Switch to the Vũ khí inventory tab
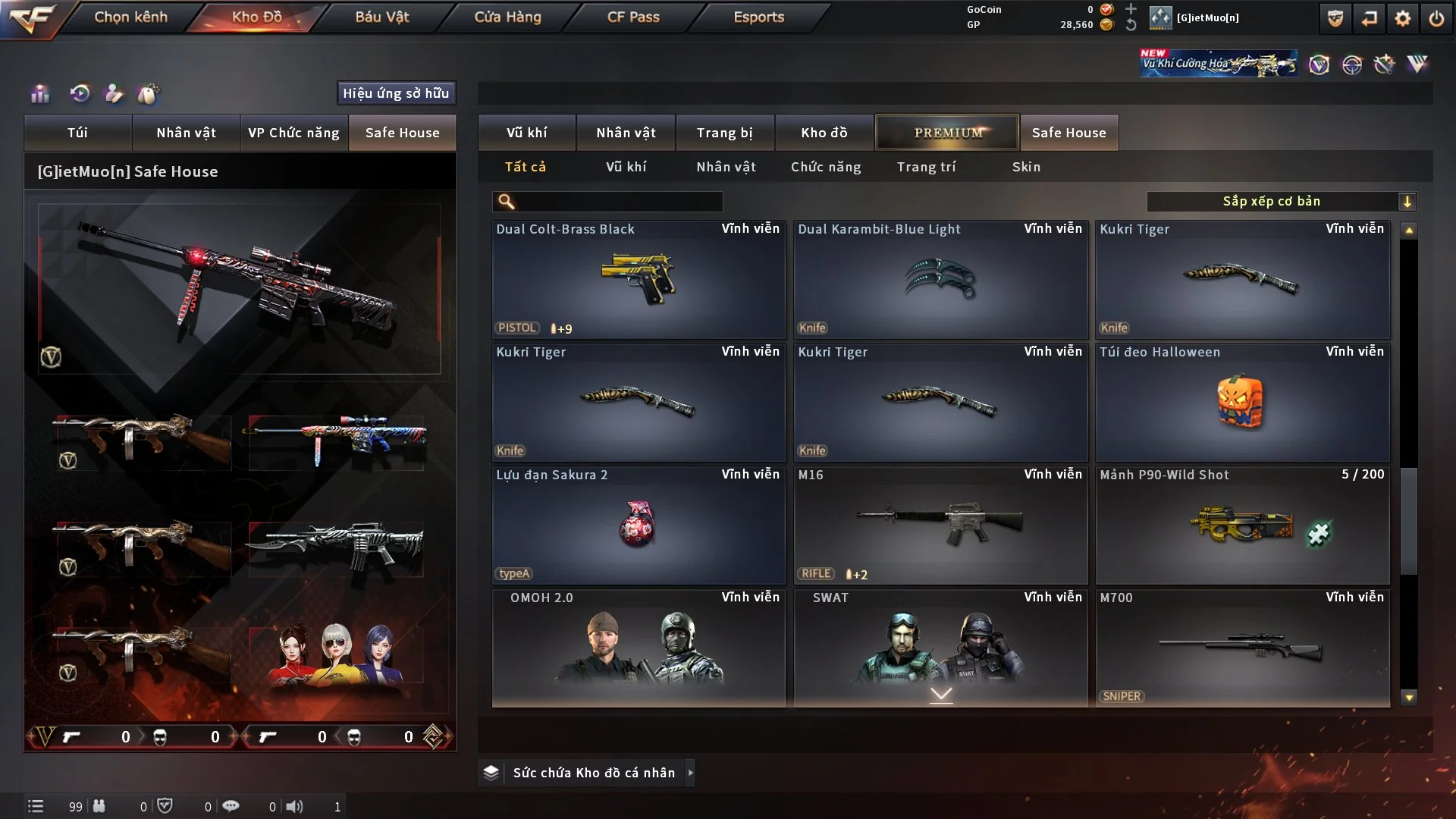The image size is (1456, 819). (526, 133)
